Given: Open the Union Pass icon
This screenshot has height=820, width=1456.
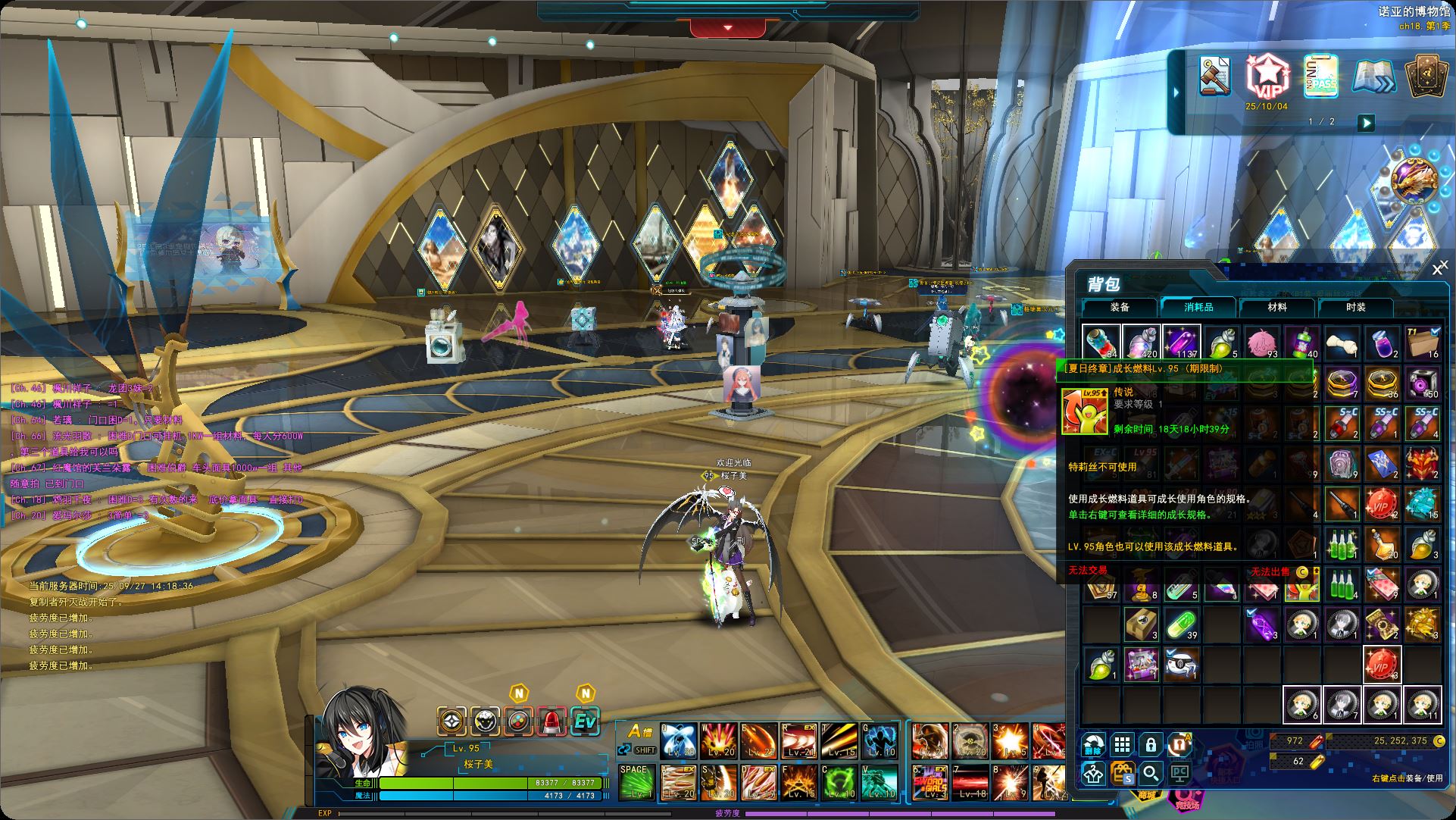Looking at the screenshot, I should [1320, 76].
